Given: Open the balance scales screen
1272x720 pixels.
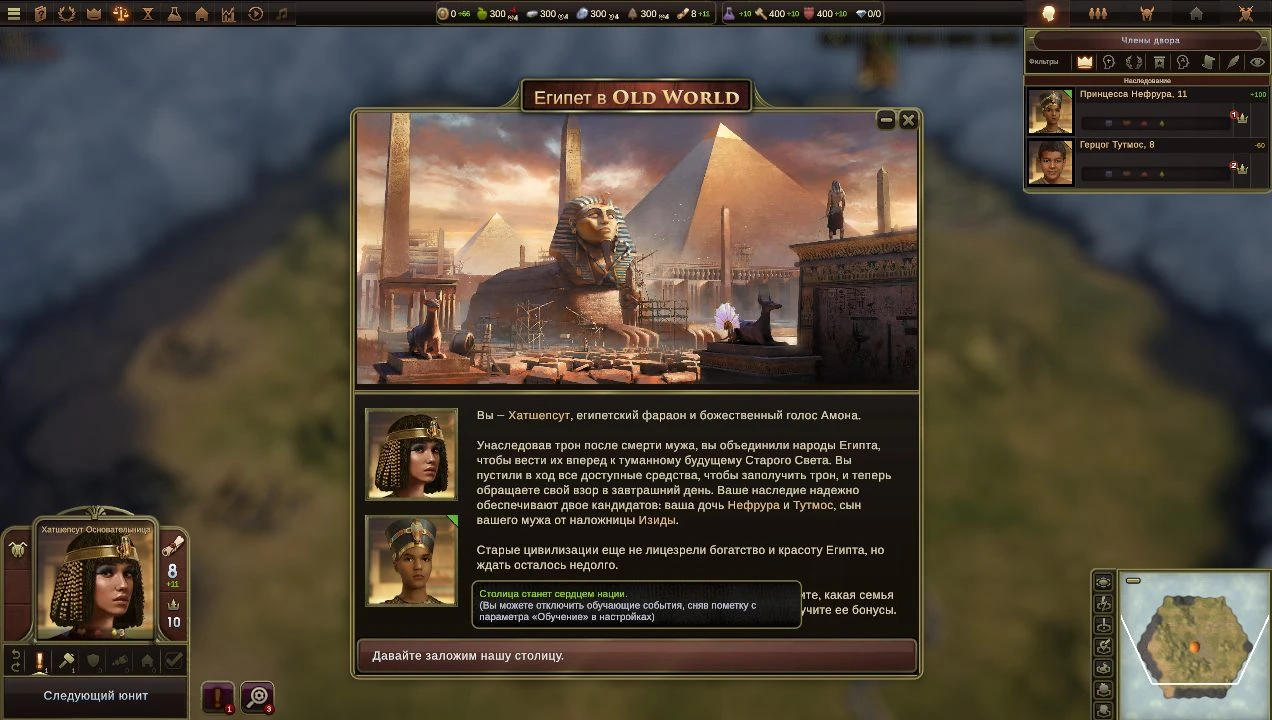Looking at the screenshot, I should 121,14.
